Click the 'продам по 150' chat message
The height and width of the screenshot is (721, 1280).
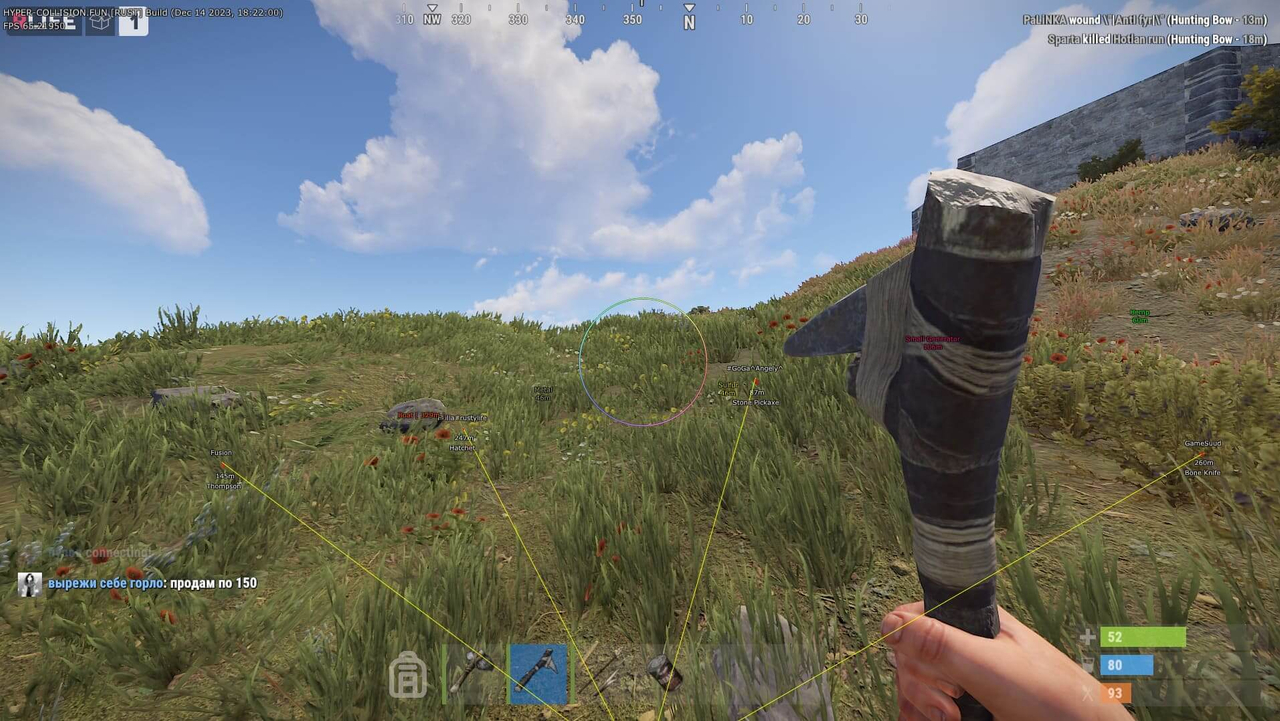[x=212, y=583]
